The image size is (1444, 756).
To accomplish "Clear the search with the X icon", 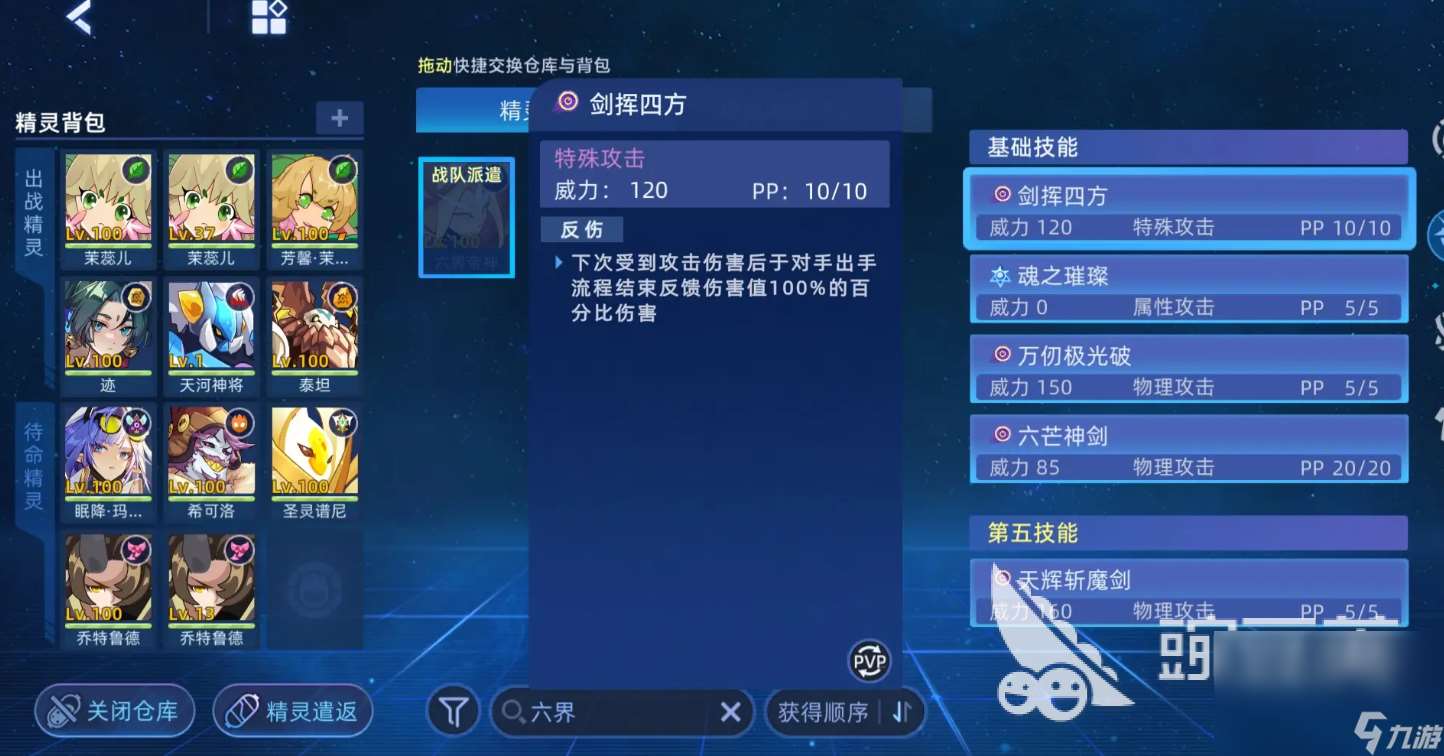I will (729, 712).
